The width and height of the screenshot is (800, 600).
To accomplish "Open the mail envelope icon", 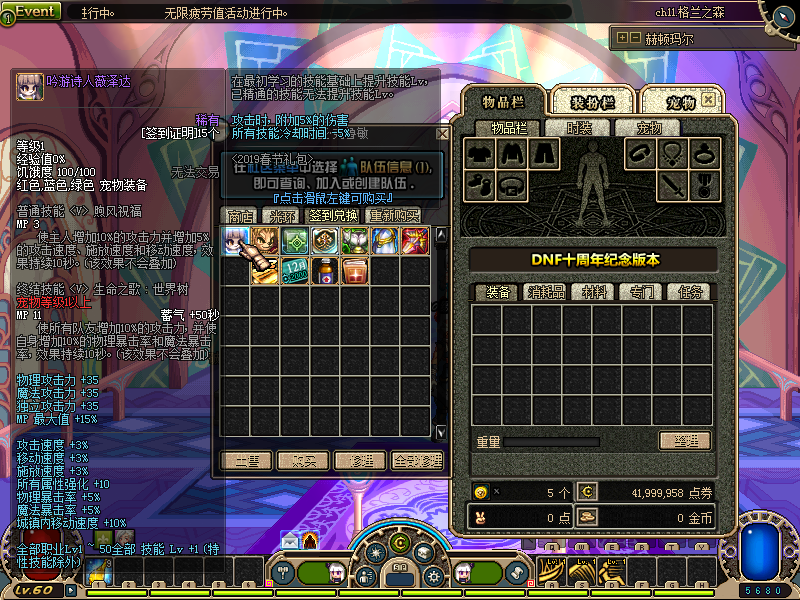I will pos(289,541).
